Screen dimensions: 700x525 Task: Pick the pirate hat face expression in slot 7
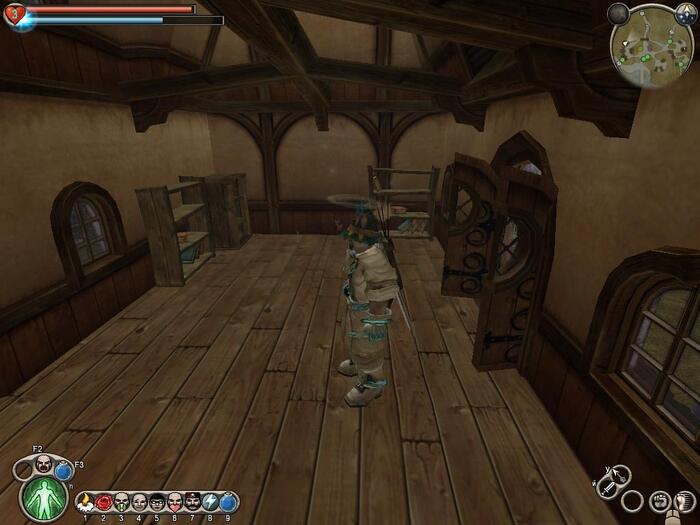point(192,501)
